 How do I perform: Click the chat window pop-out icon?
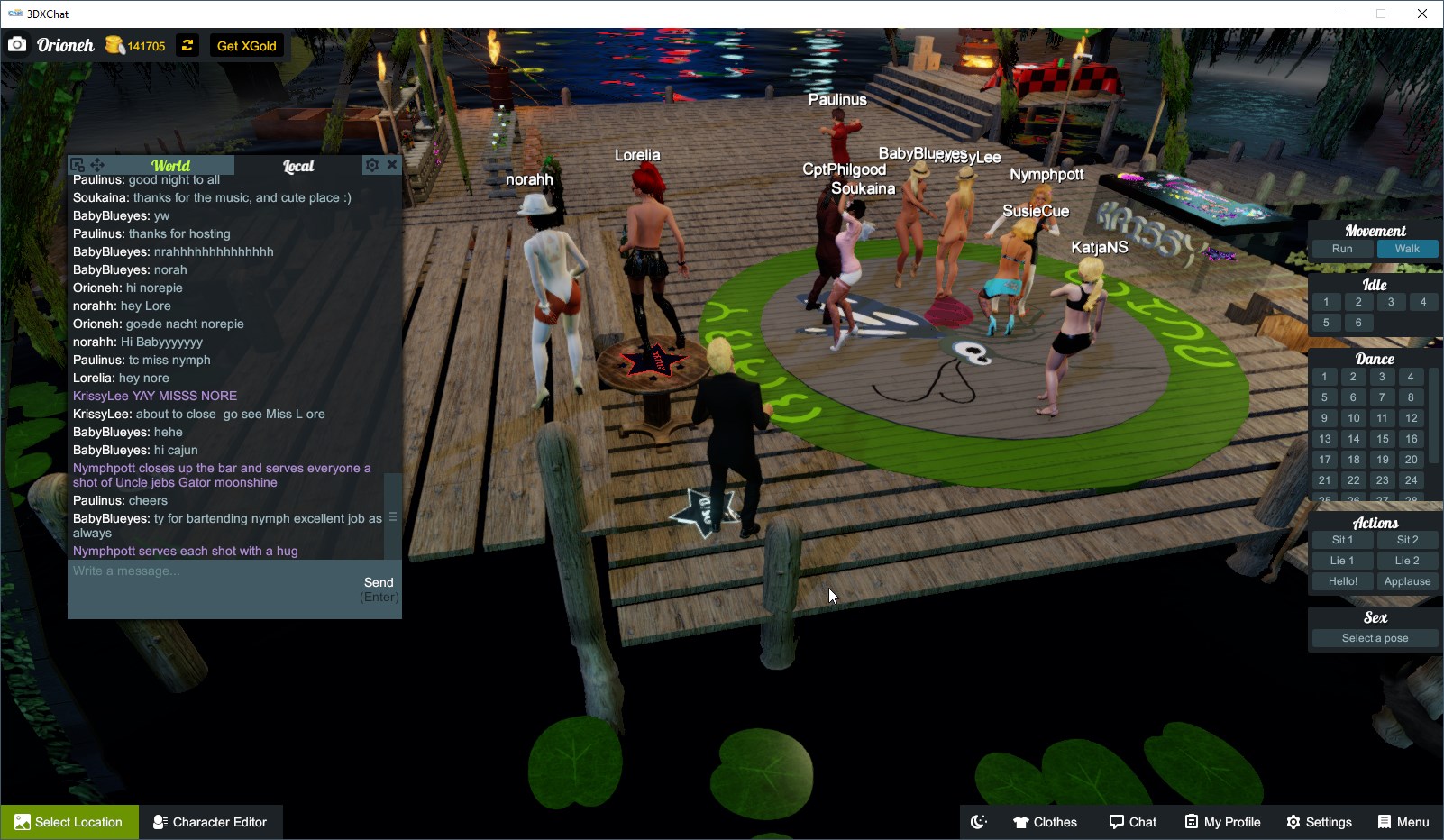pyautogui.click(x=77, y=165)
